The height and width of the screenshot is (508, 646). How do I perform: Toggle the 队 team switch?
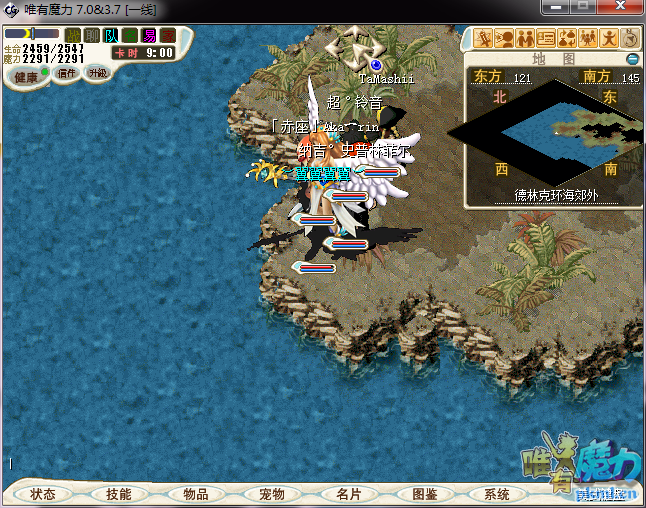111,36
